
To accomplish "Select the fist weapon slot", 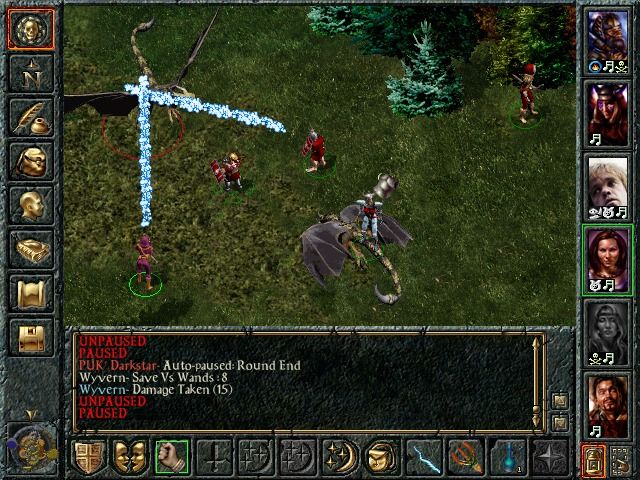I will [x=171, y=456].
